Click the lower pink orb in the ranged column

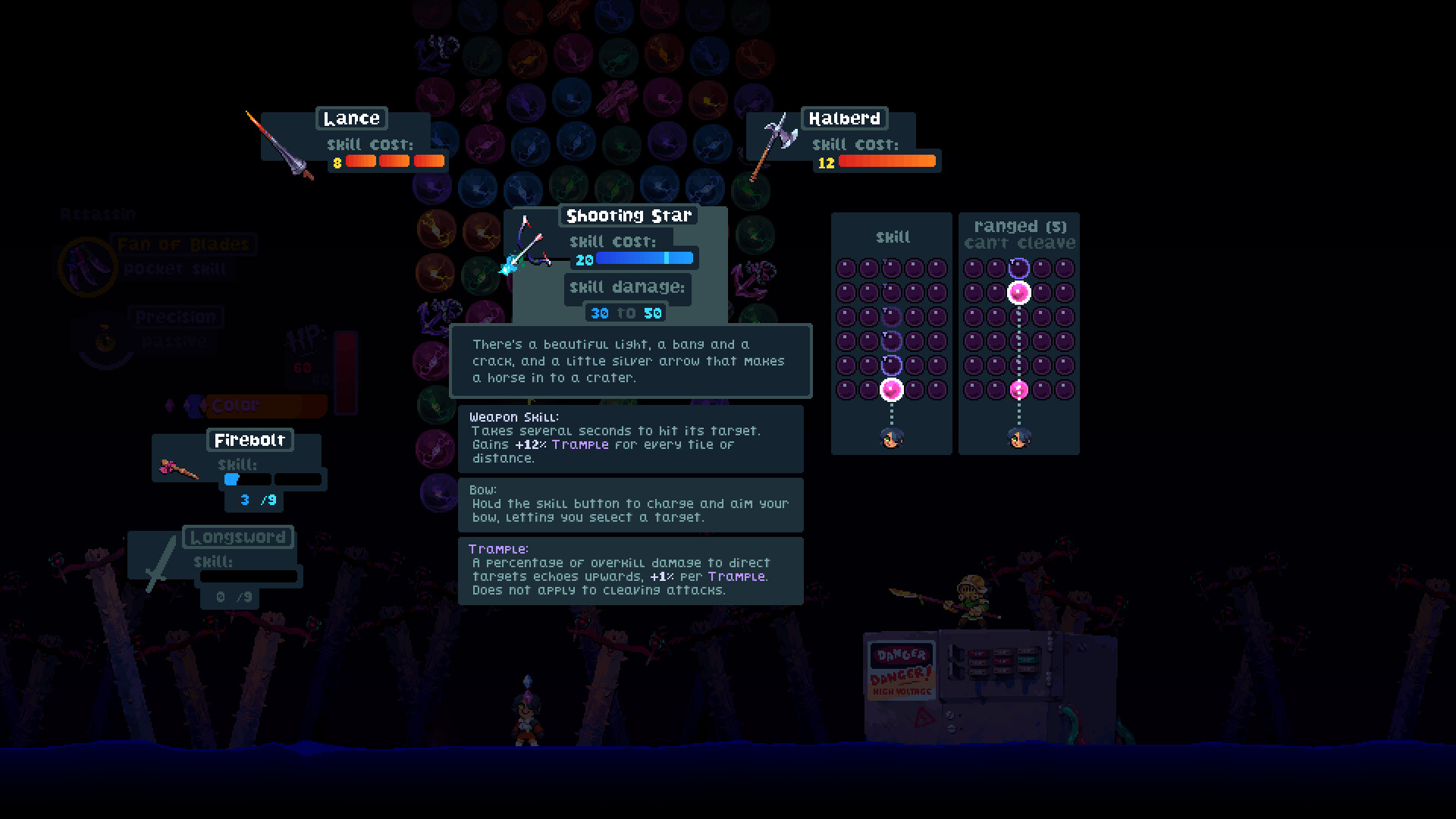click(1018, 389)
